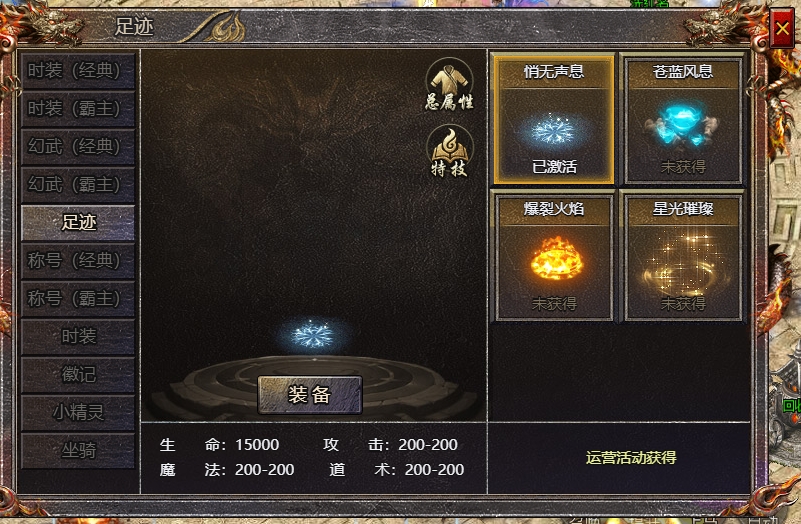801x524 pixels.
Task: Select the 悄无声息 footprint card
Action: click(x=554, y=120)
